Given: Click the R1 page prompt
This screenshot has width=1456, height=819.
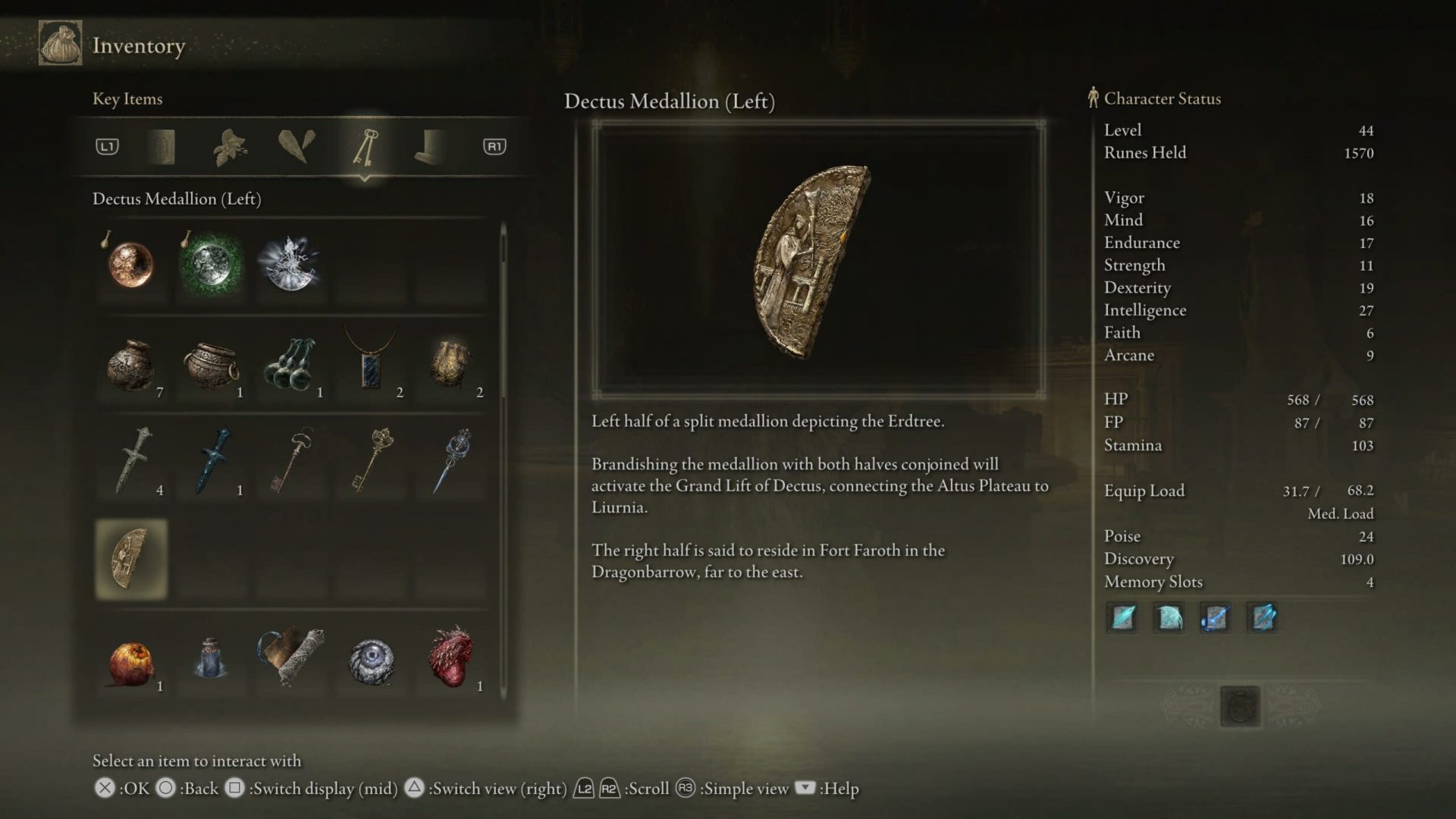Looking at the screenshot, I should 494,146.
